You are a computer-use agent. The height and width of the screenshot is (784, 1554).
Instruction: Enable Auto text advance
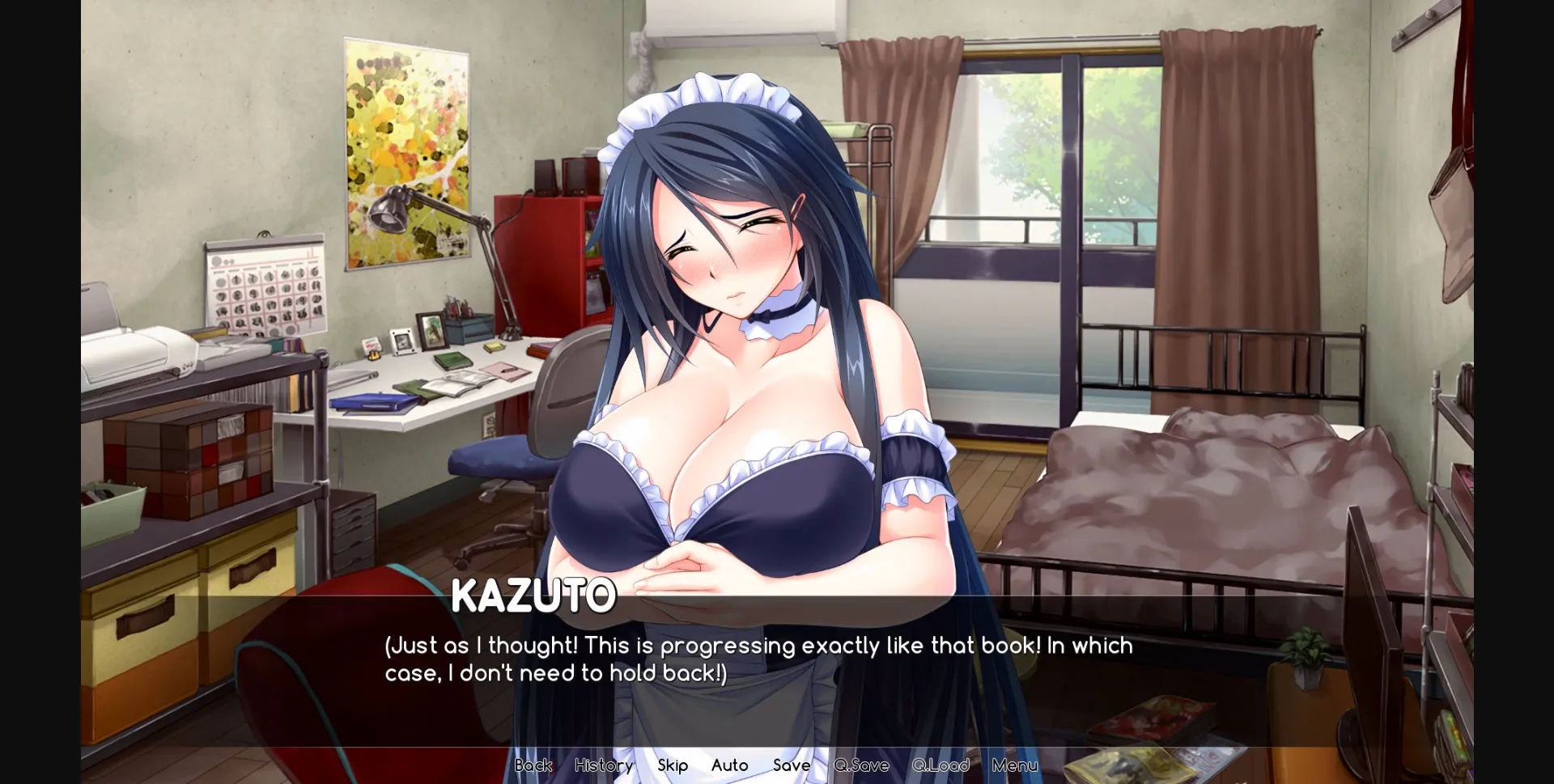click(728, 765)
